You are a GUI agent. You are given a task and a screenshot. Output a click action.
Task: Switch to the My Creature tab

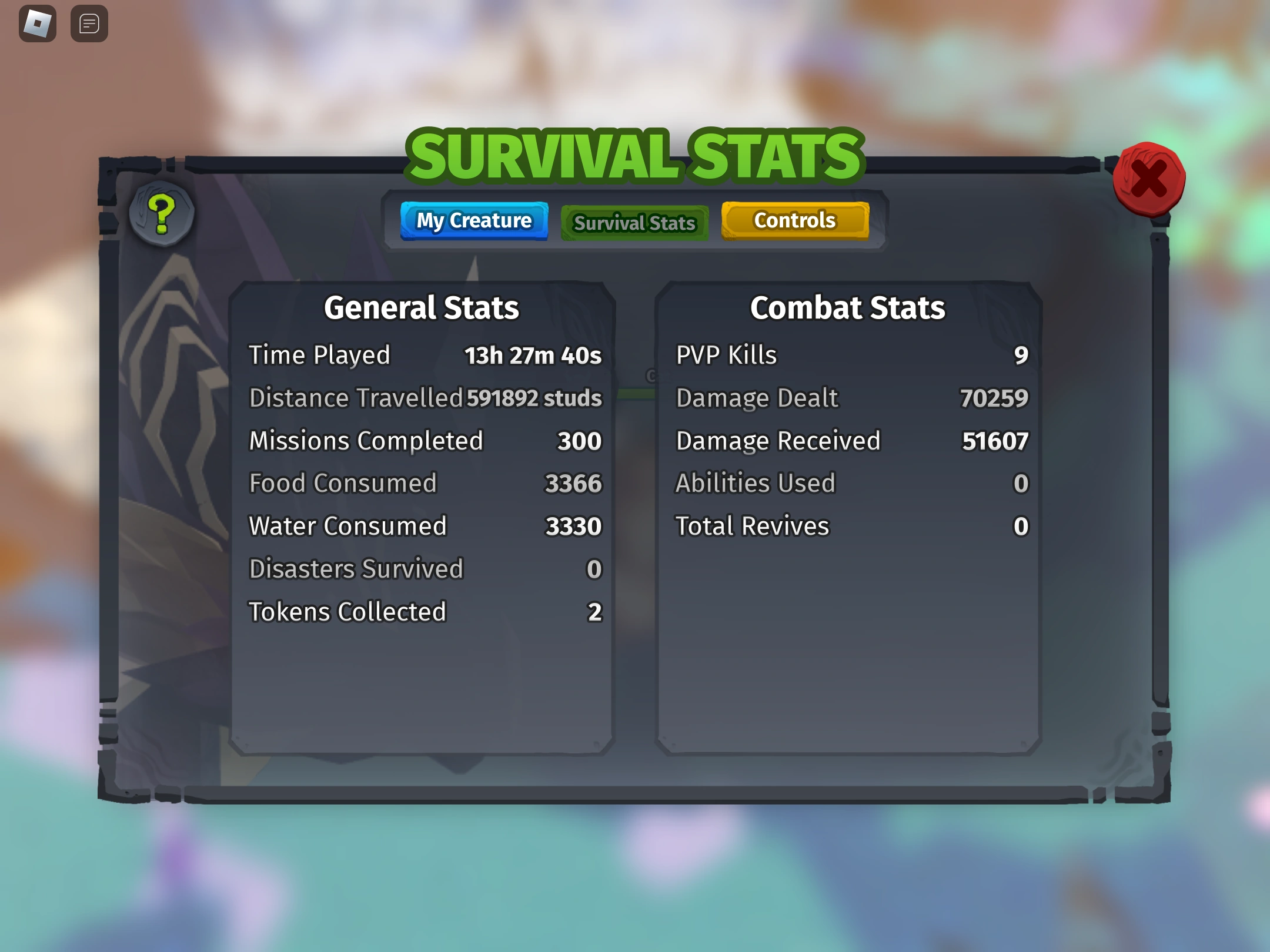click(474, 221)
